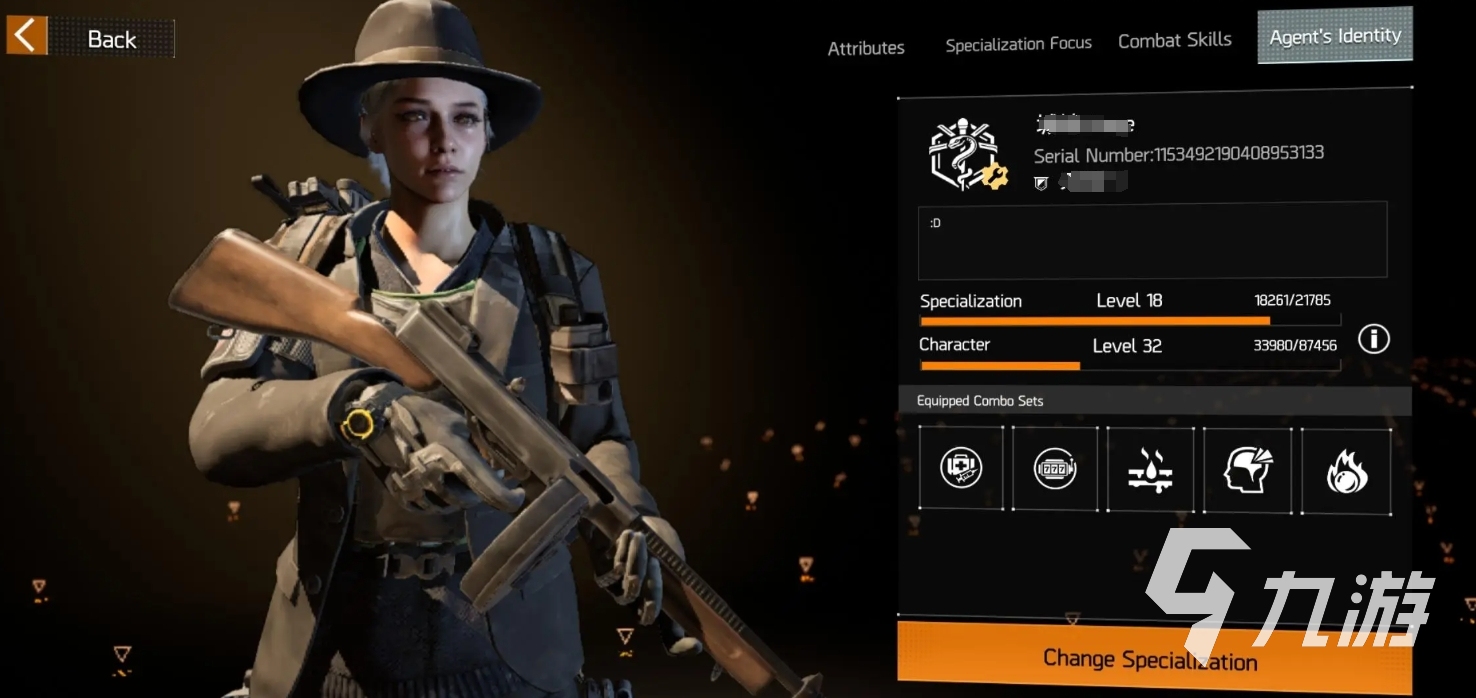Open the Specialization Focus tab

pos(1018,44)
